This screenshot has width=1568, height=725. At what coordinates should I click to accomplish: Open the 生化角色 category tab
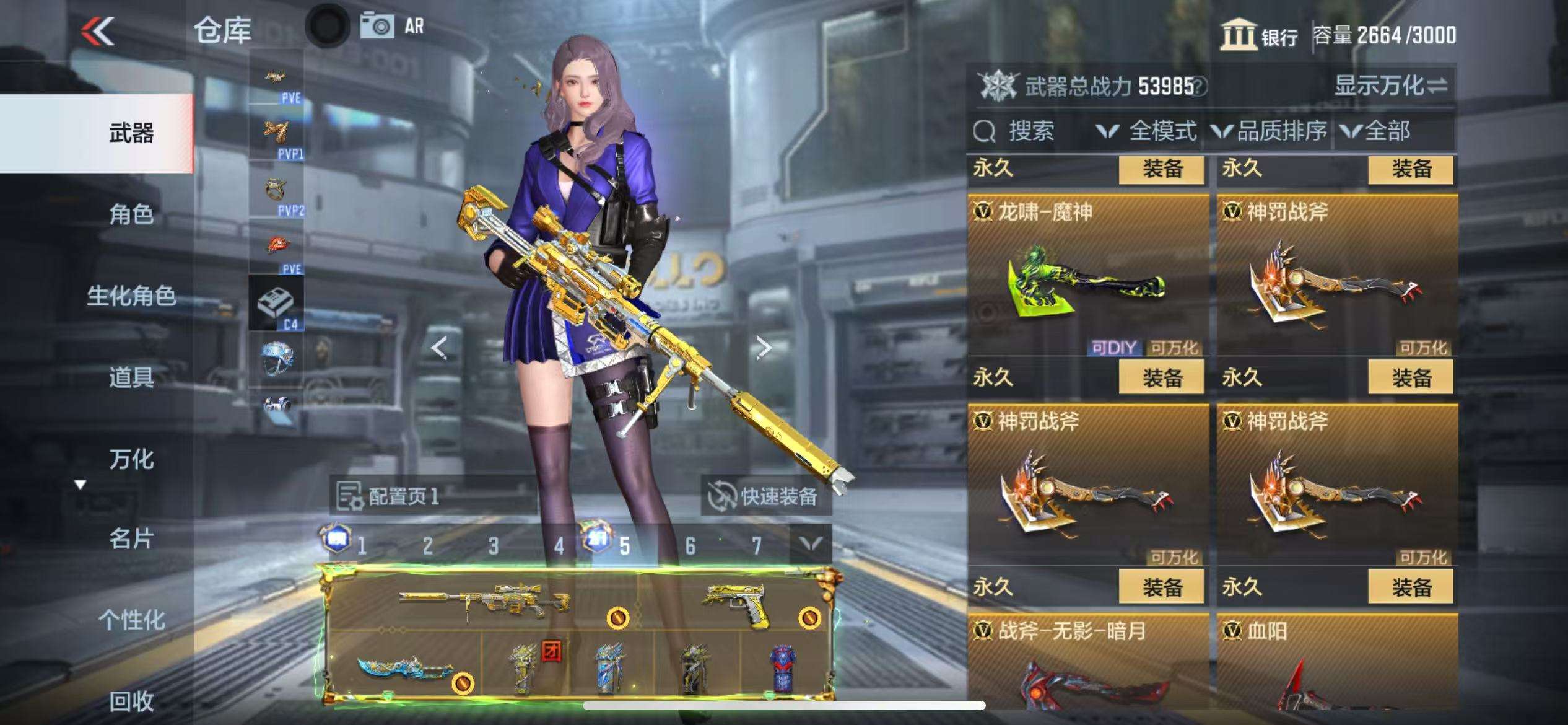[x=131, y=296]
